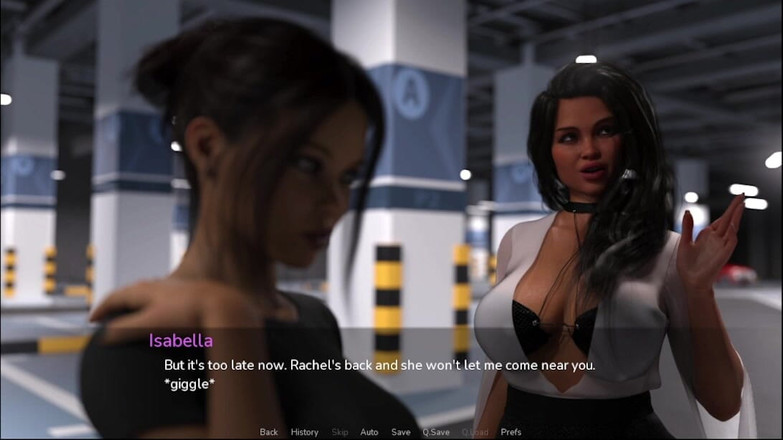The width and height of the screenshot is (783, 440).
Task: Enable Auto advance mode
Action: (369, 432)
